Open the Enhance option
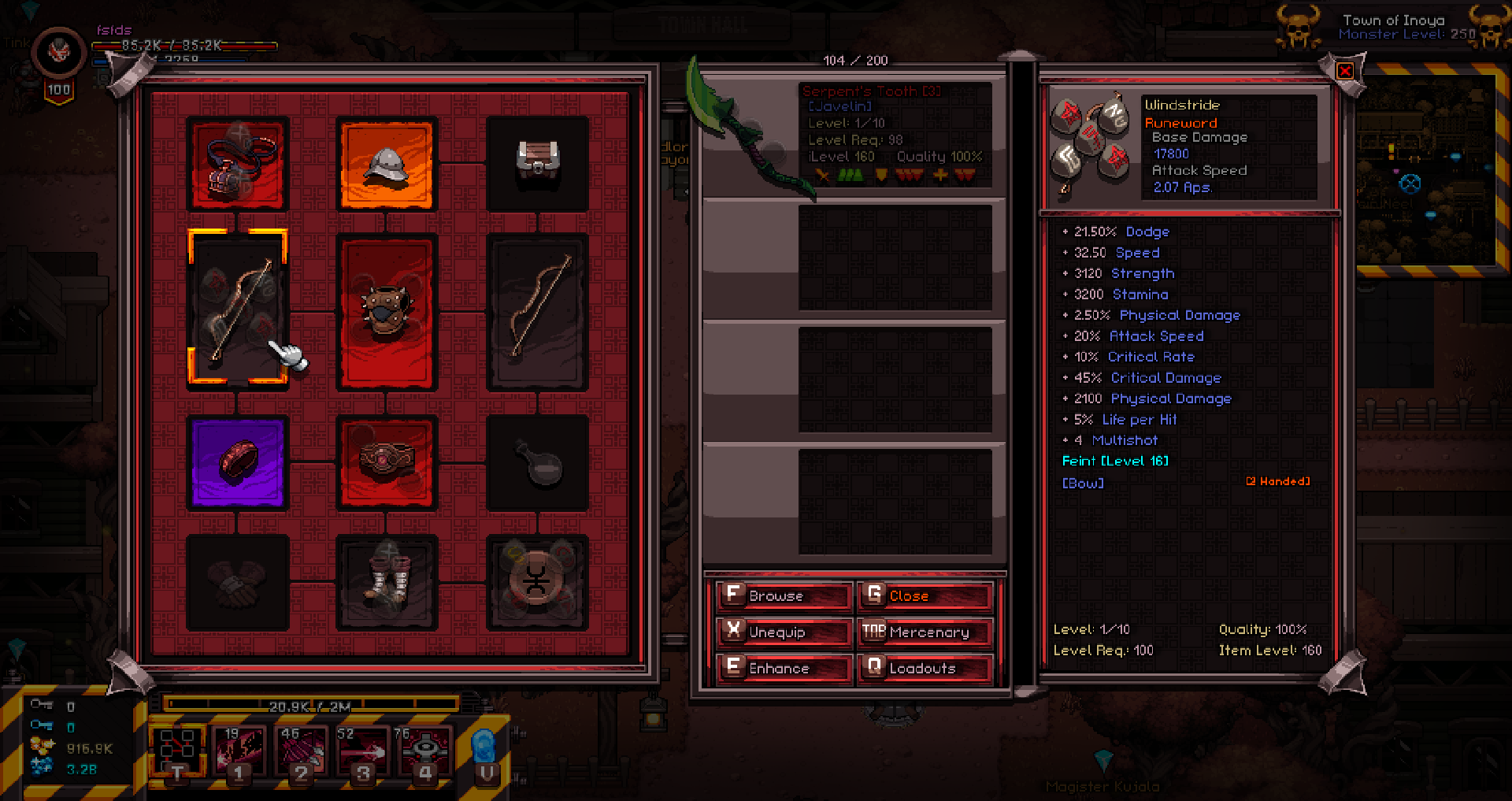 784,668
